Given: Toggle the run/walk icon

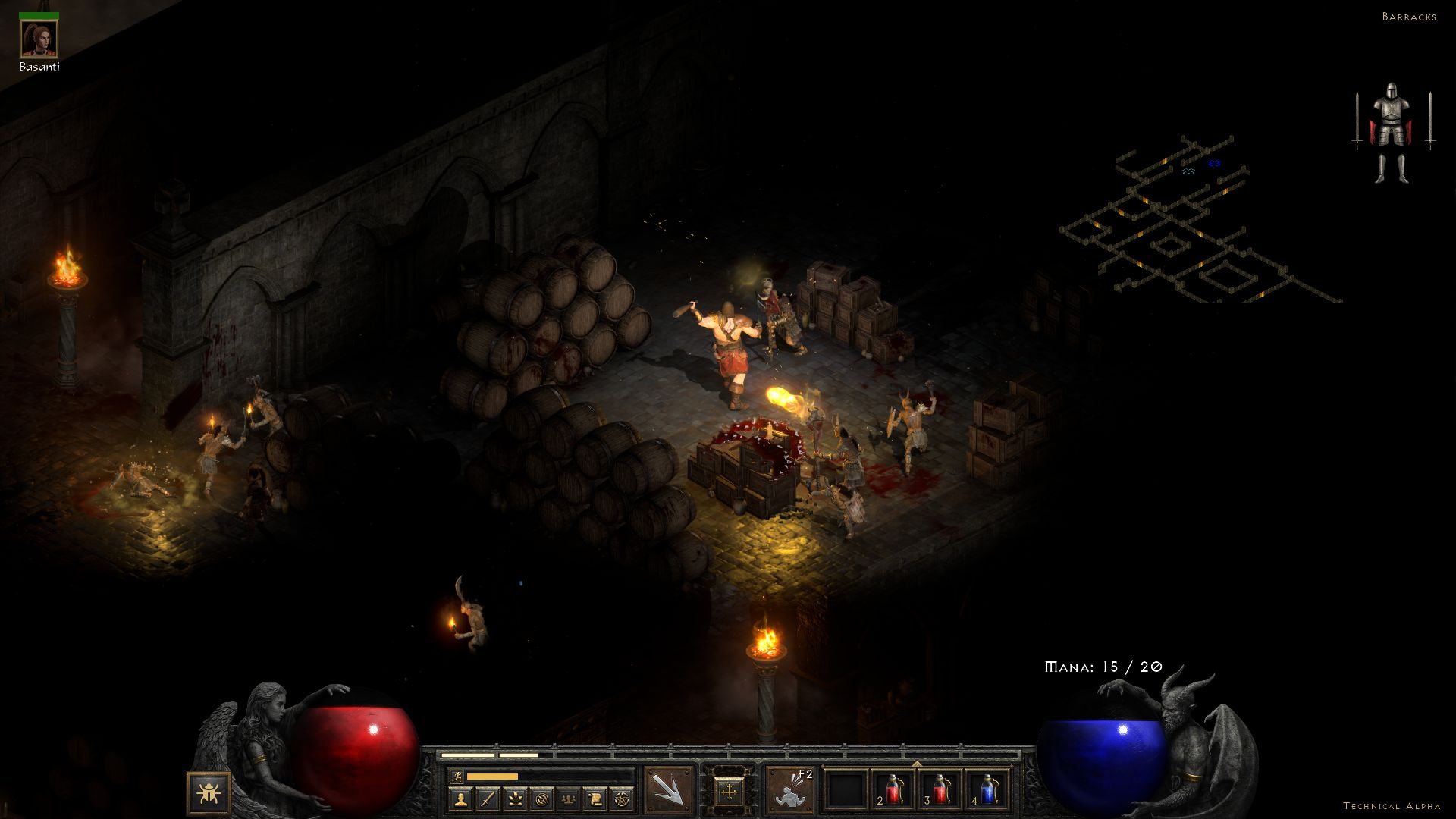Looking at the screenshot, I should [x=457, y=776].
